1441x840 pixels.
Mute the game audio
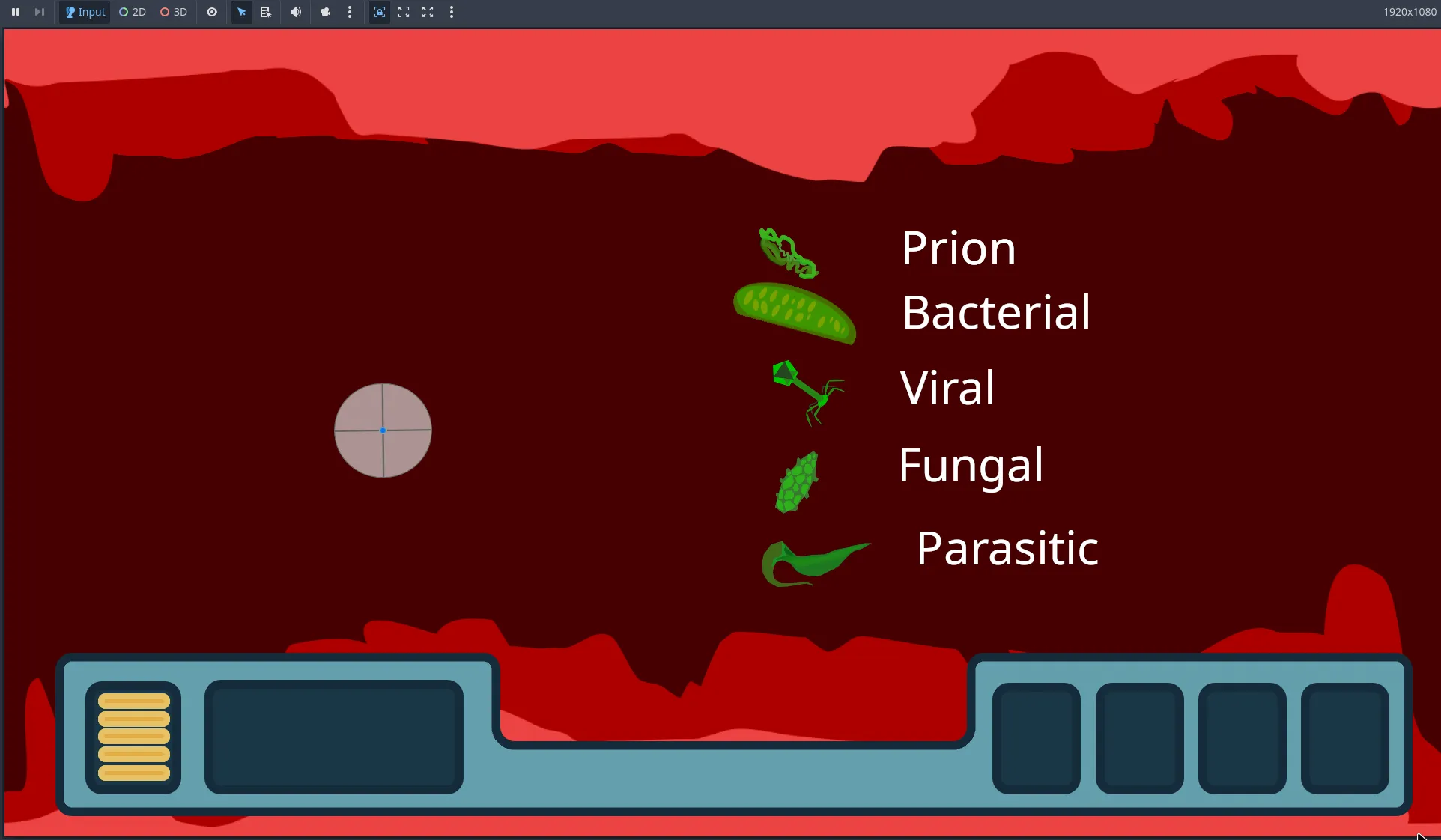point(295,12)
